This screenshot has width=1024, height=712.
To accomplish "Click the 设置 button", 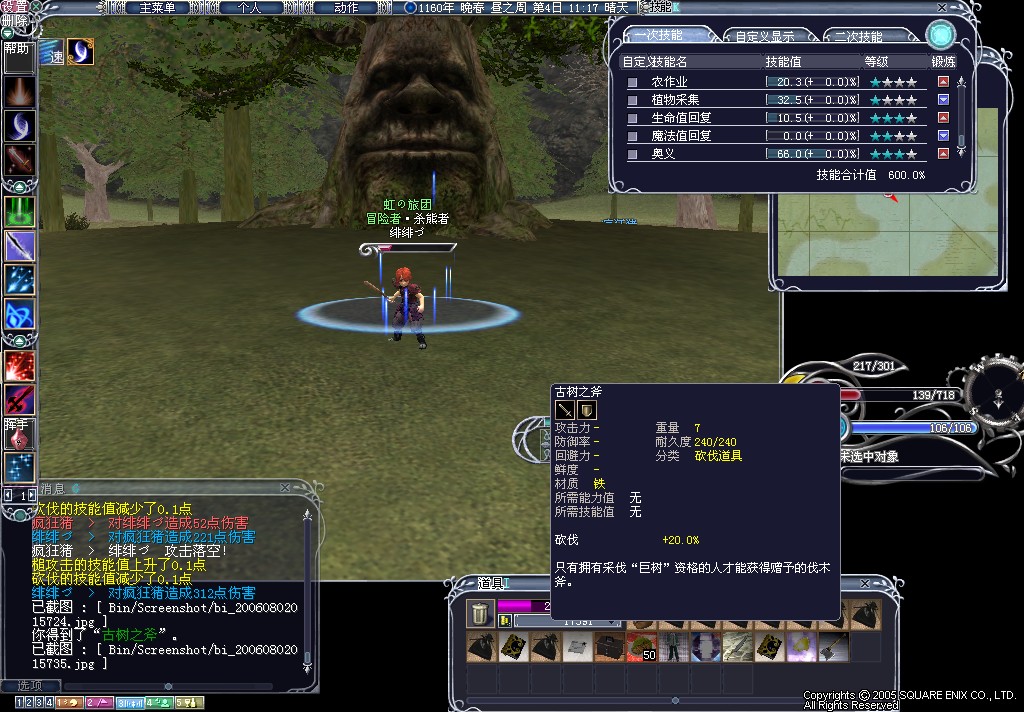I will point(14,6).
